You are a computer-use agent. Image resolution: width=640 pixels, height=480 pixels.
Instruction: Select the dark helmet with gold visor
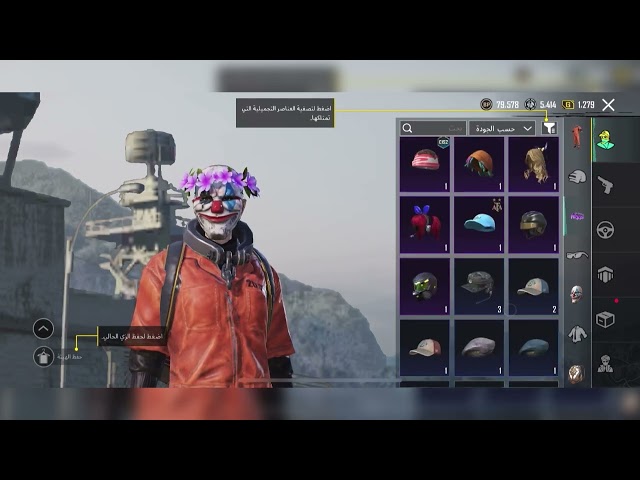point(533,224)
